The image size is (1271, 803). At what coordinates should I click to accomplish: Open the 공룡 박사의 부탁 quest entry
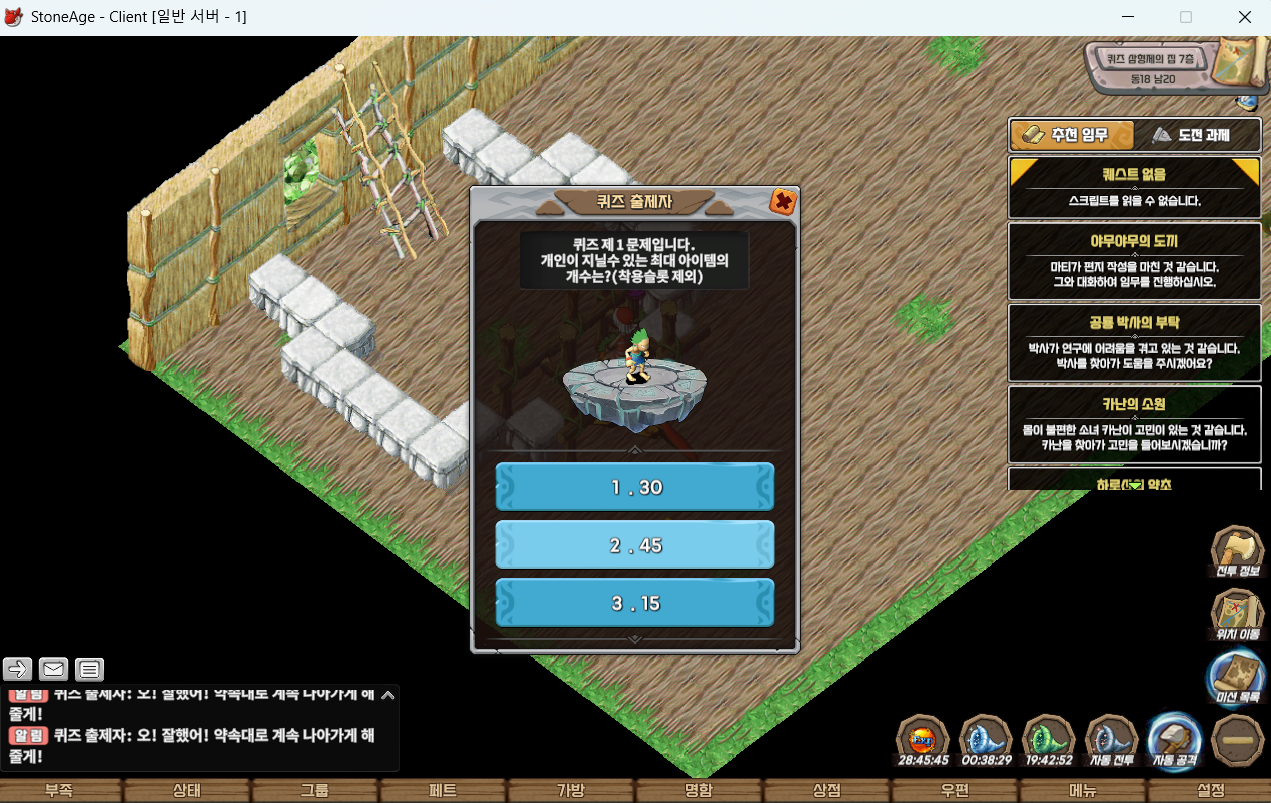[x=1134, y=343]
